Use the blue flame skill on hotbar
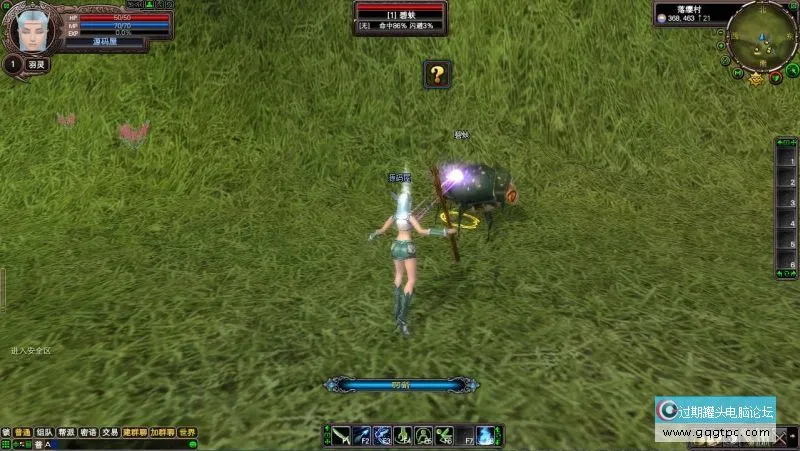Image resolution: width=800 pixels, height=451 pixels. click(485, 435)
